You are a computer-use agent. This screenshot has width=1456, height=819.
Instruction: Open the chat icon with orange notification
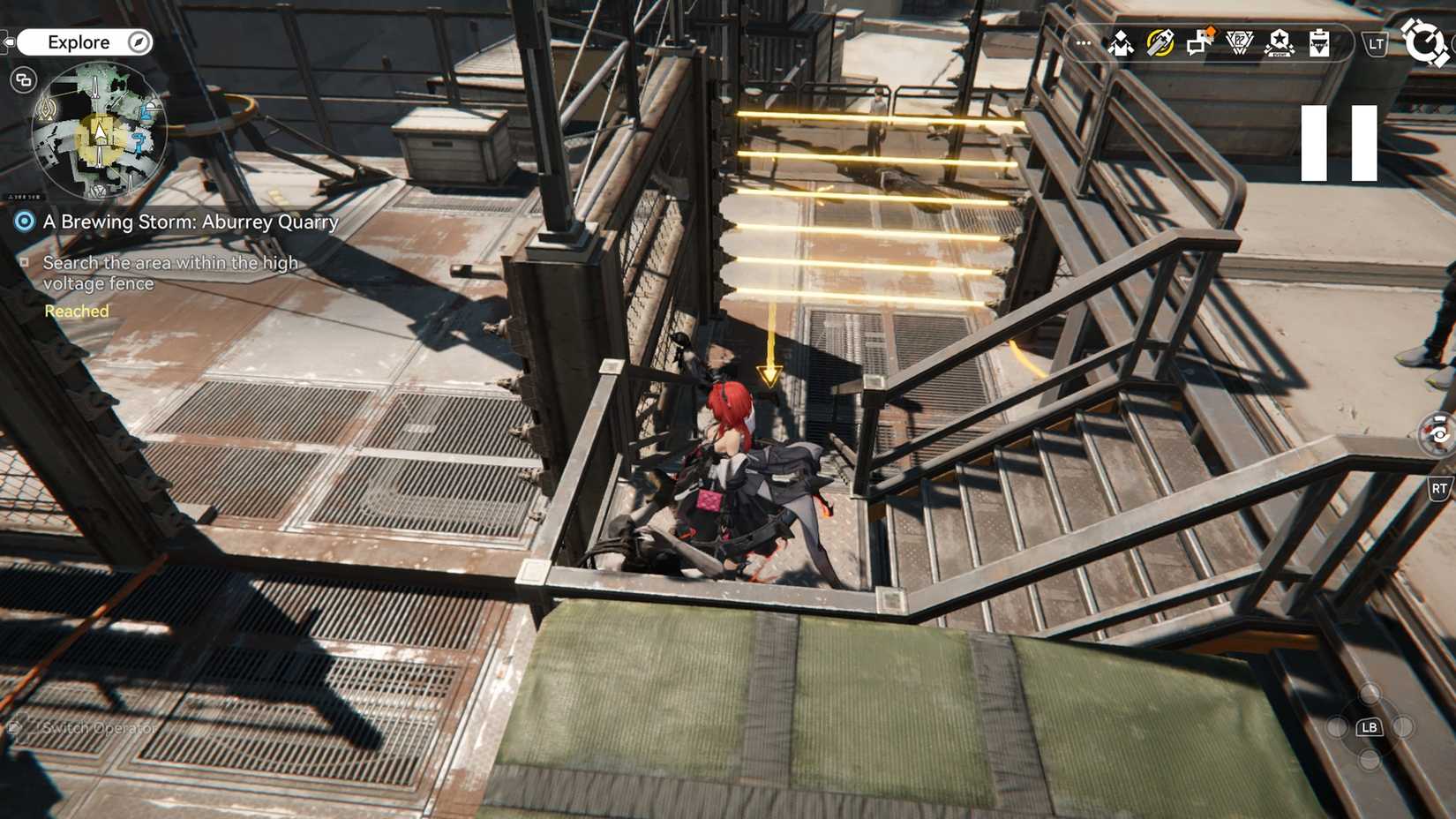pyautogui.click(x=1197, y=41)
